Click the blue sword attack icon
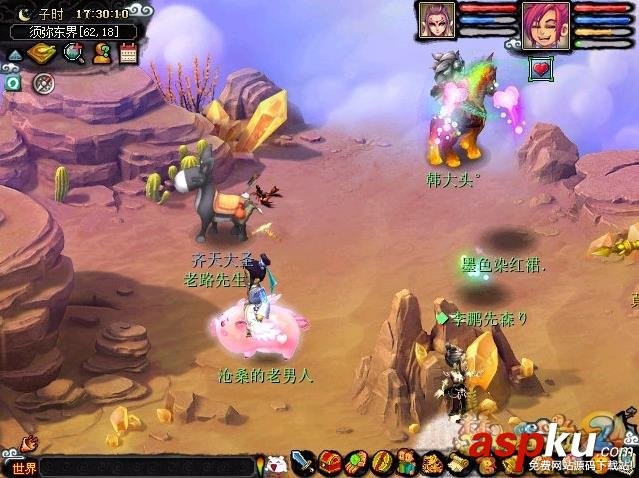Screen dimensions: 639x478 pyautogui.click(x=304, y=463)
